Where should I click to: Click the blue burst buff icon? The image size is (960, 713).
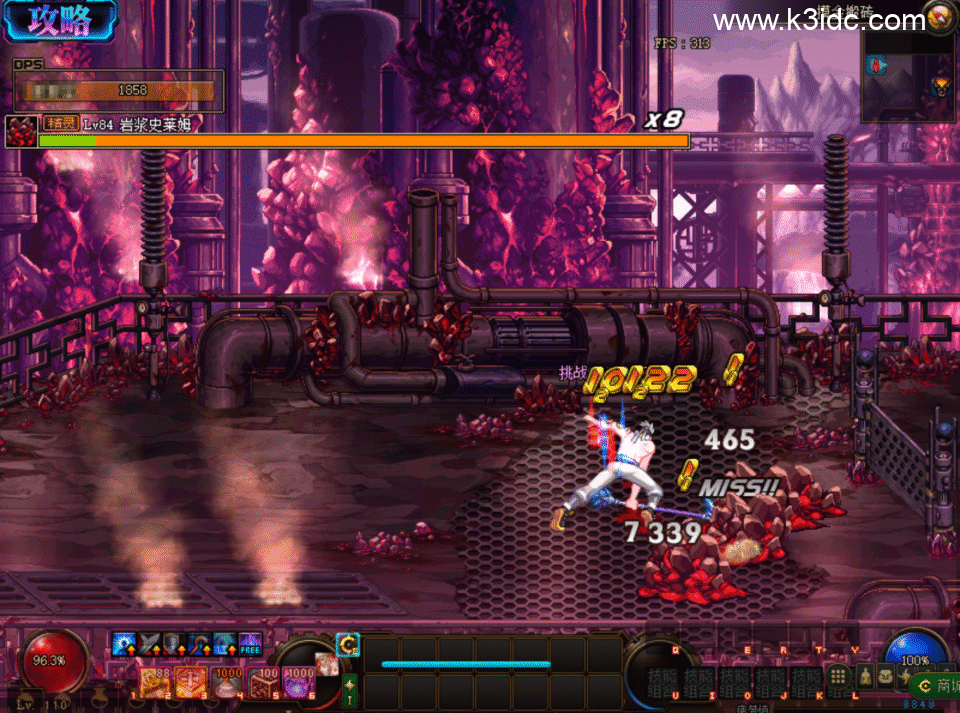point(125,645)
